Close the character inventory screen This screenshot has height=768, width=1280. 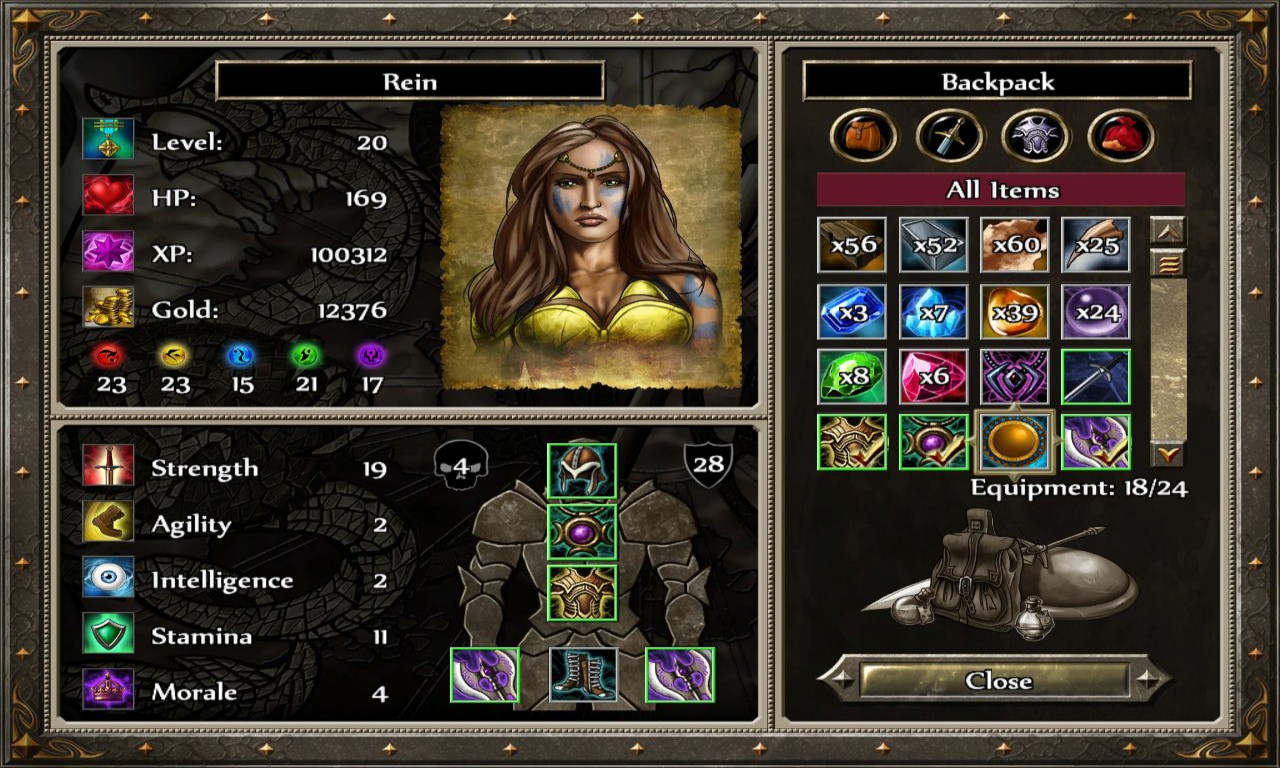pos(997,681)
